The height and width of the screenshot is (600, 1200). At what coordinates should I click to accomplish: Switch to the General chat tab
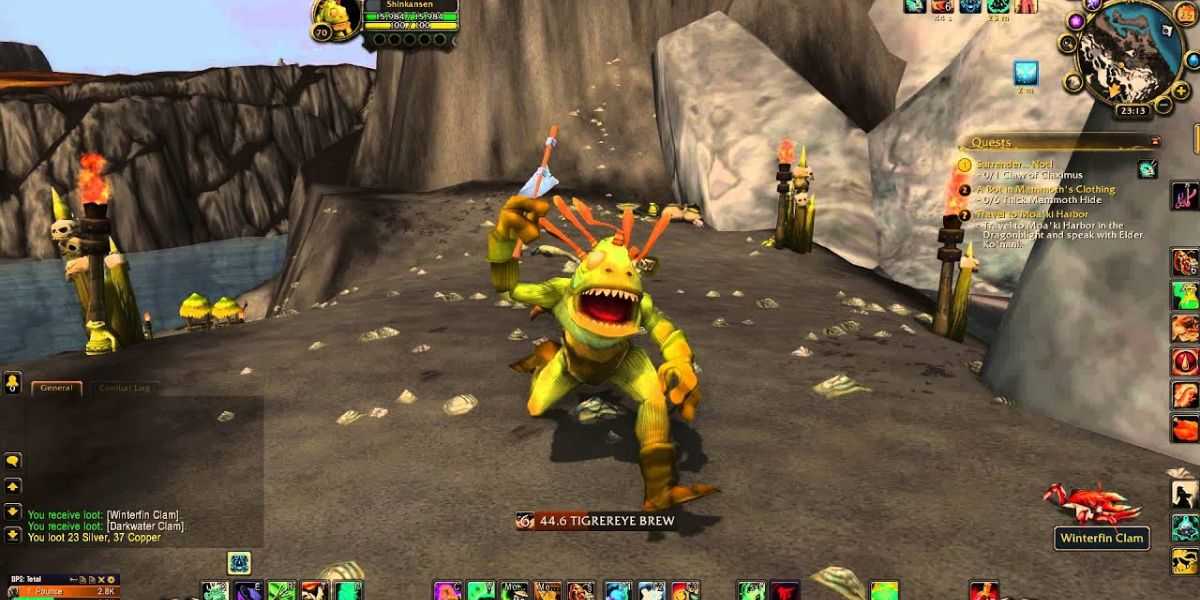(56, 388)
